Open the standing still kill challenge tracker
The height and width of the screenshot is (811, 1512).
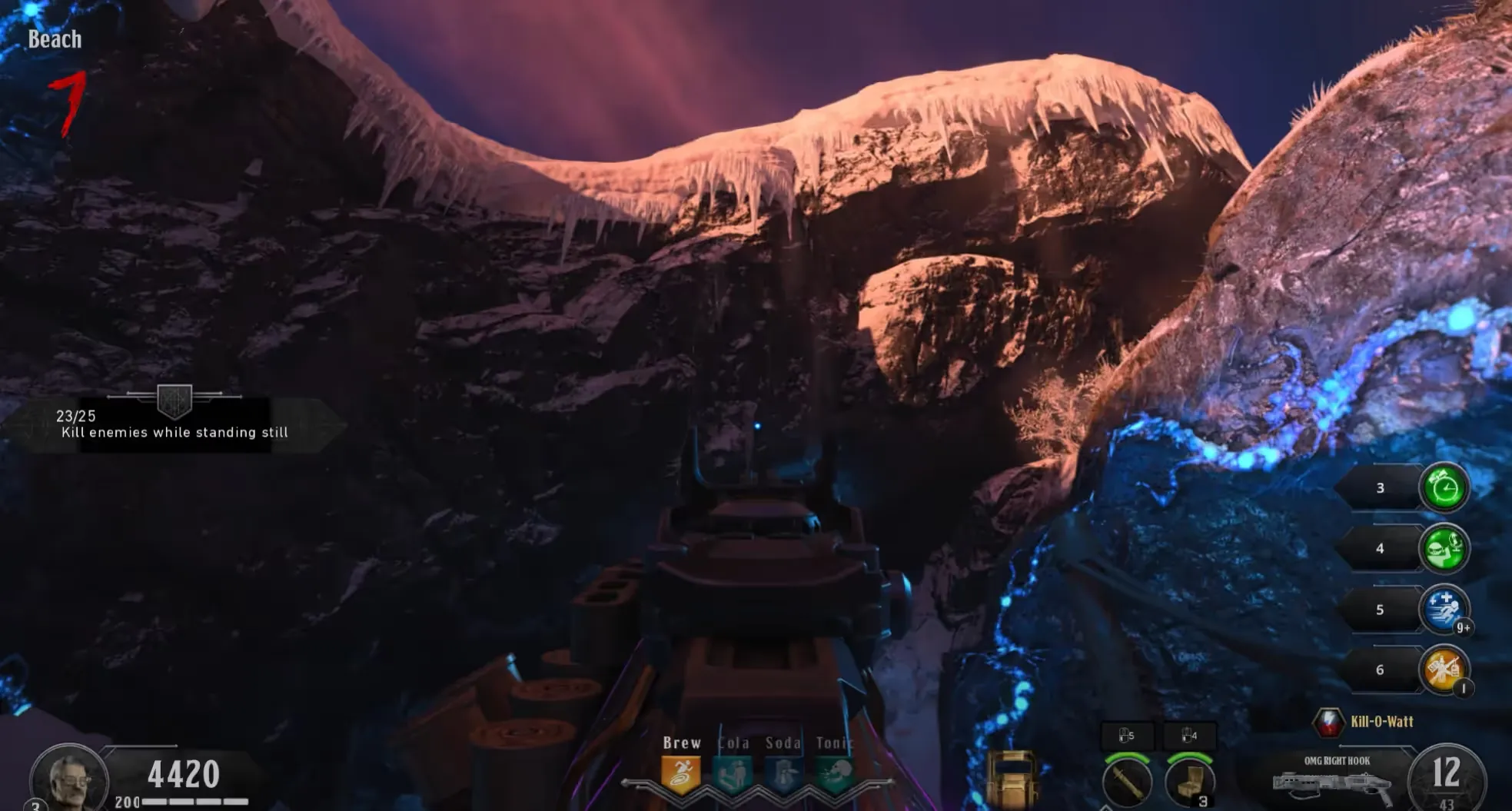(174, 424)
